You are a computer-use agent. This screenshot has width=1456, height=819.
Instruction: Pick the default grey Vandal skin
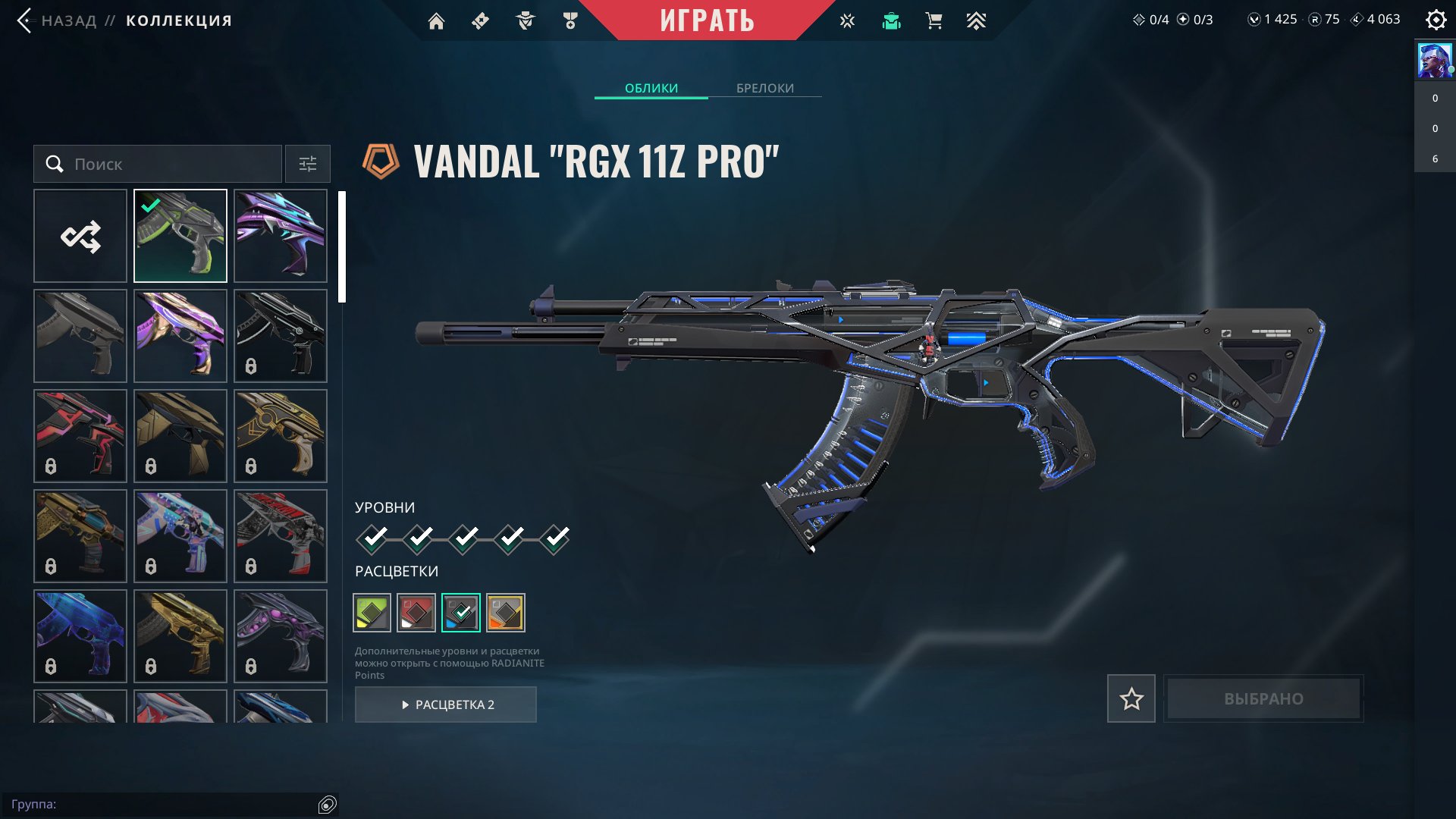(80, 336)
